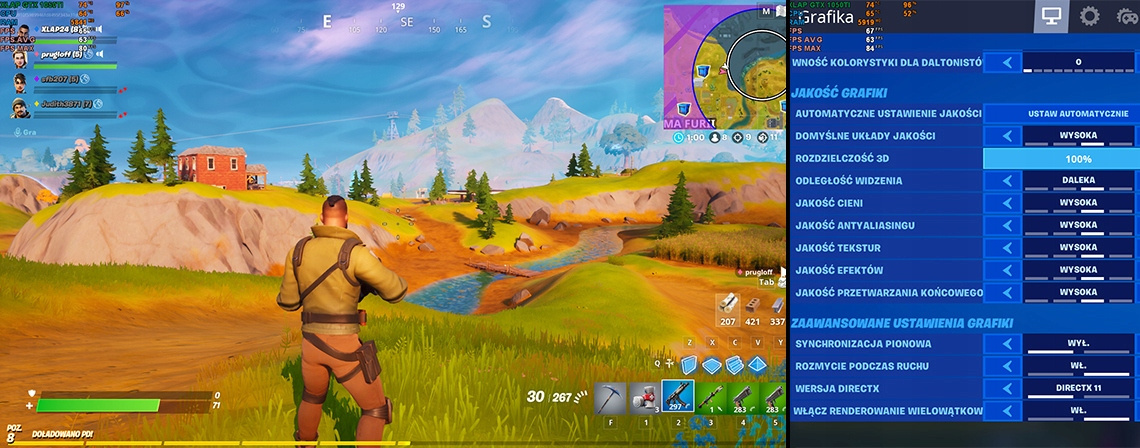Change 'Jakość tekstur' using its left arrow

(1004, 248)
